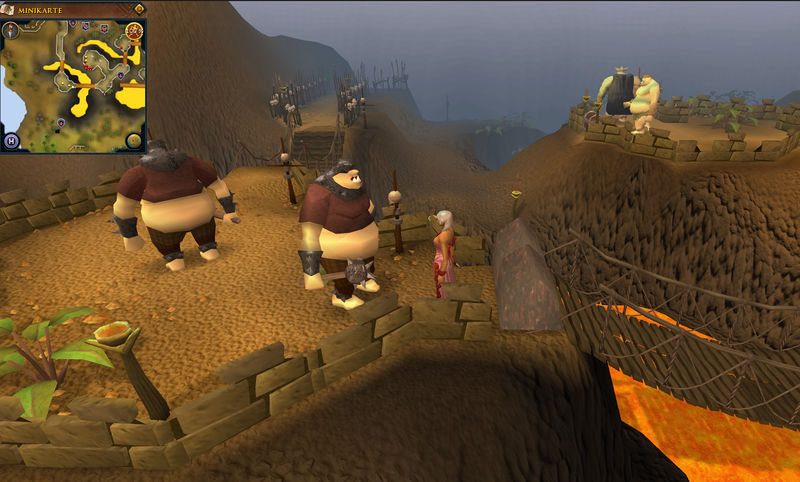Click the round portrait icon on the minimap

coord(134,31)
